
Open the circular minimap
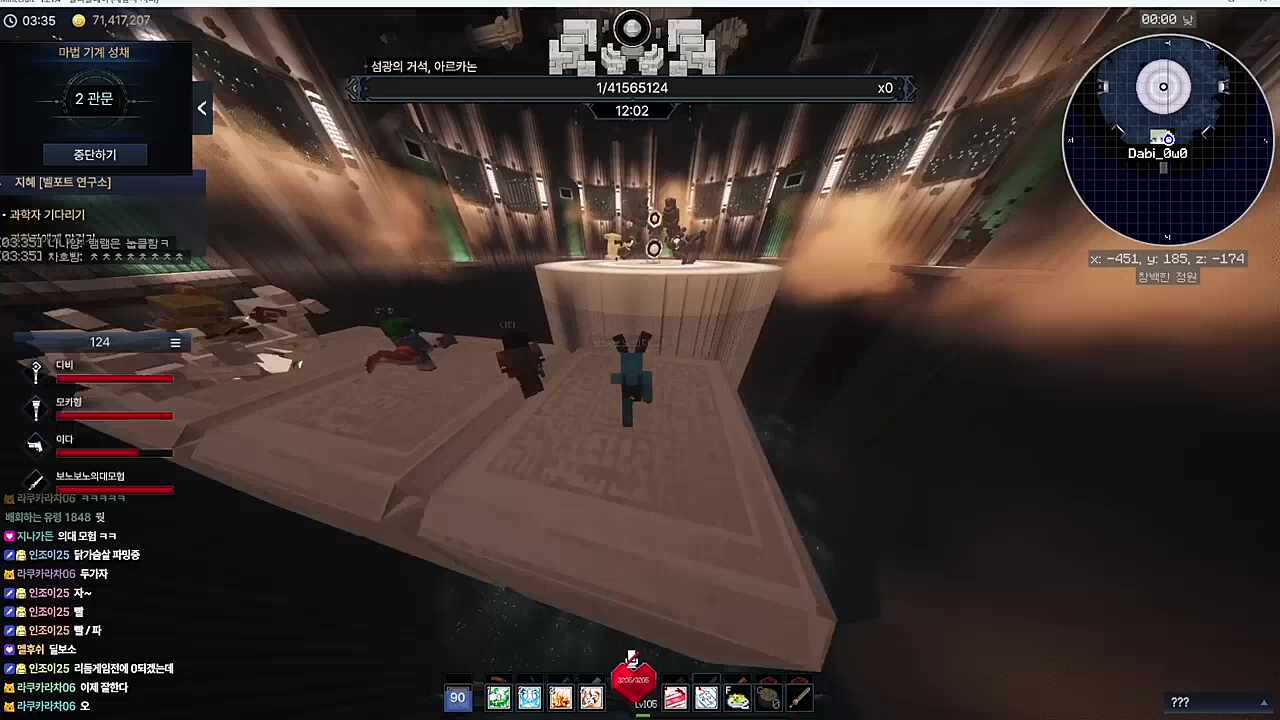1166,140
